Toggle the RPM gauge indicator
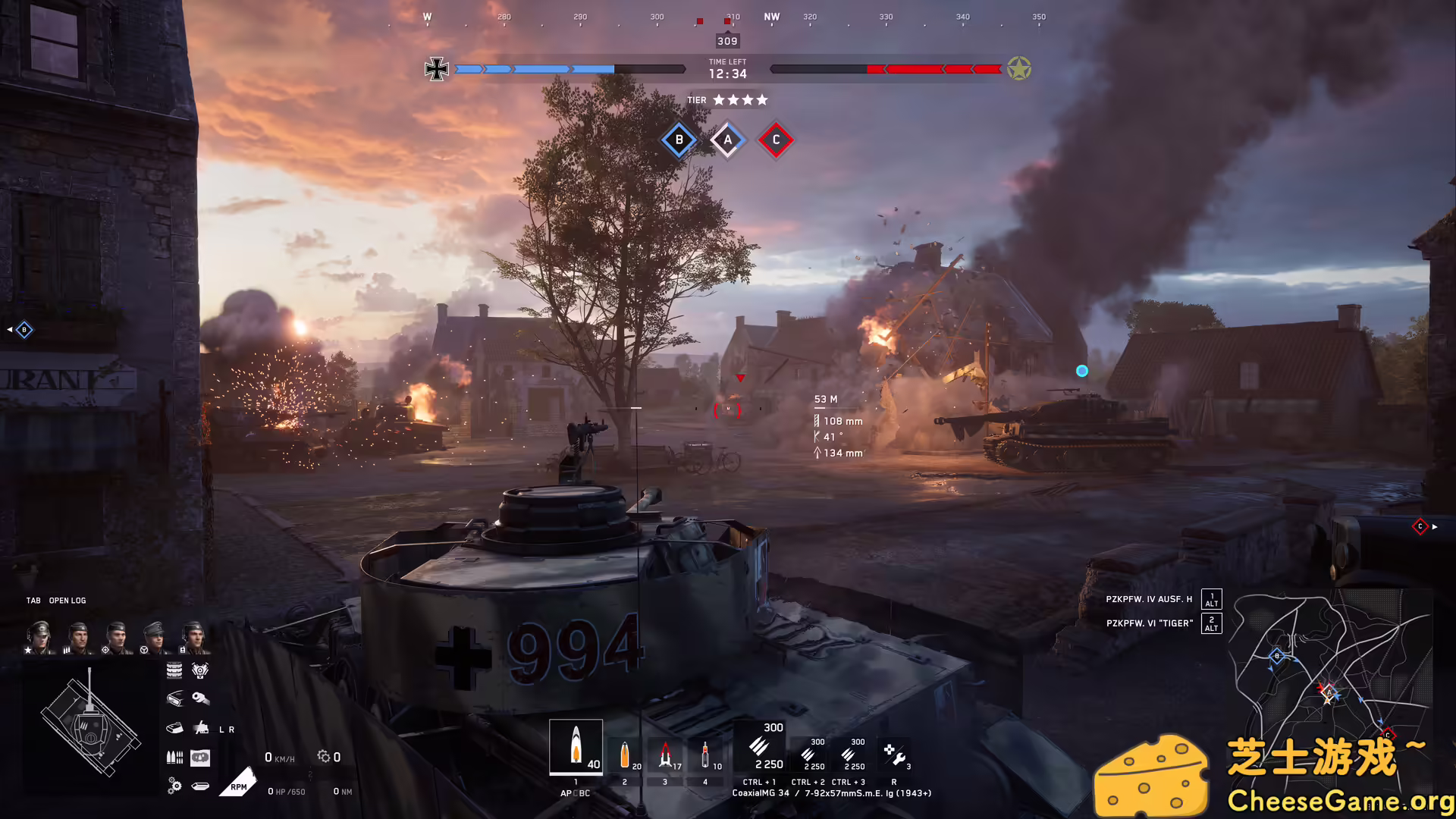Image resolution: width=1456 pixels, height=819 pixels. point(239,785)
